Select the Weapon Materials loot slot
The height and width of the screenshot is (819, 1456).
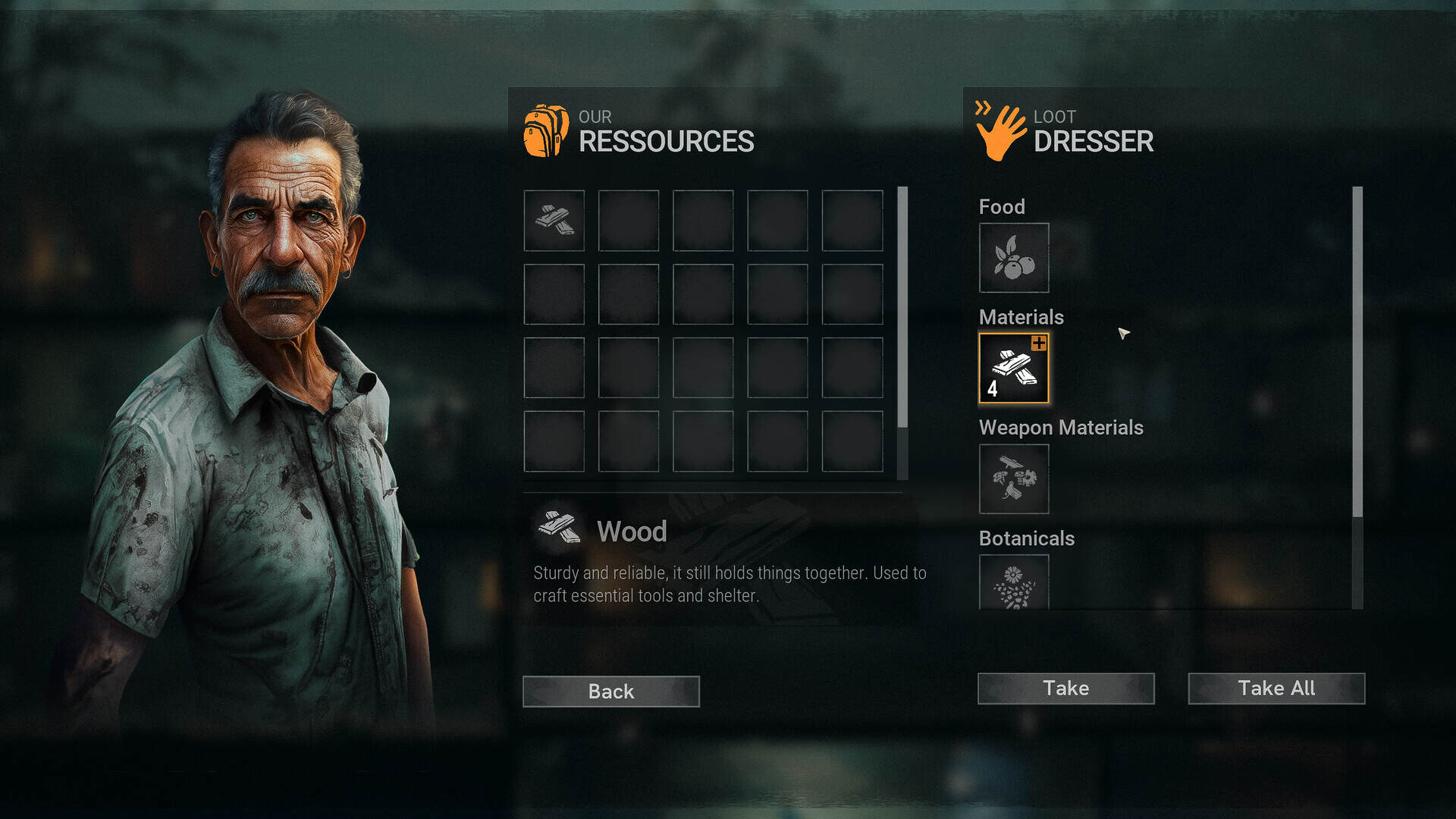click(x=1014, y=479)
